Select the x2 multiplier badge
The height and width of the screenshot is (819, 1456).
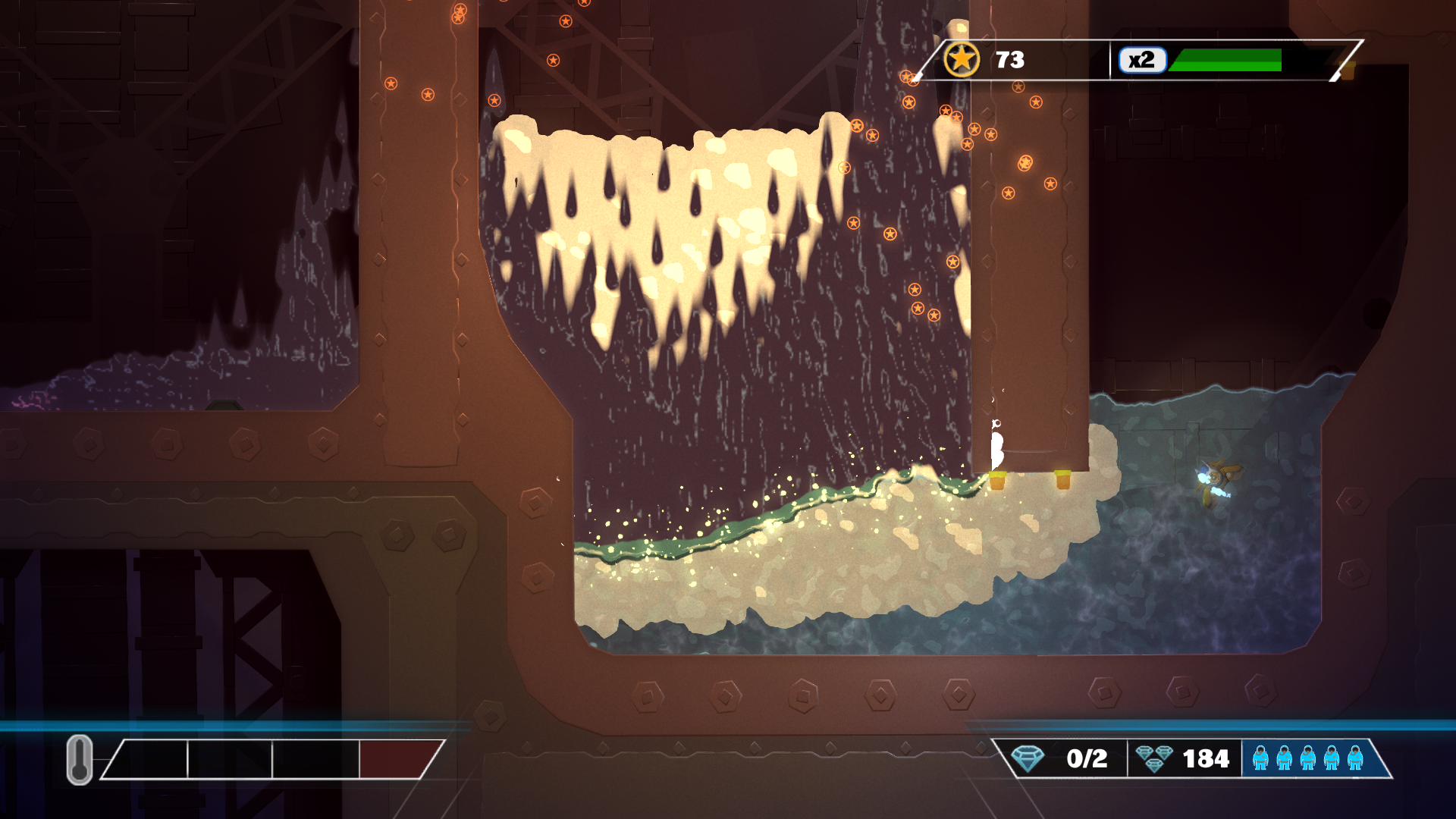click(1141, 60)
